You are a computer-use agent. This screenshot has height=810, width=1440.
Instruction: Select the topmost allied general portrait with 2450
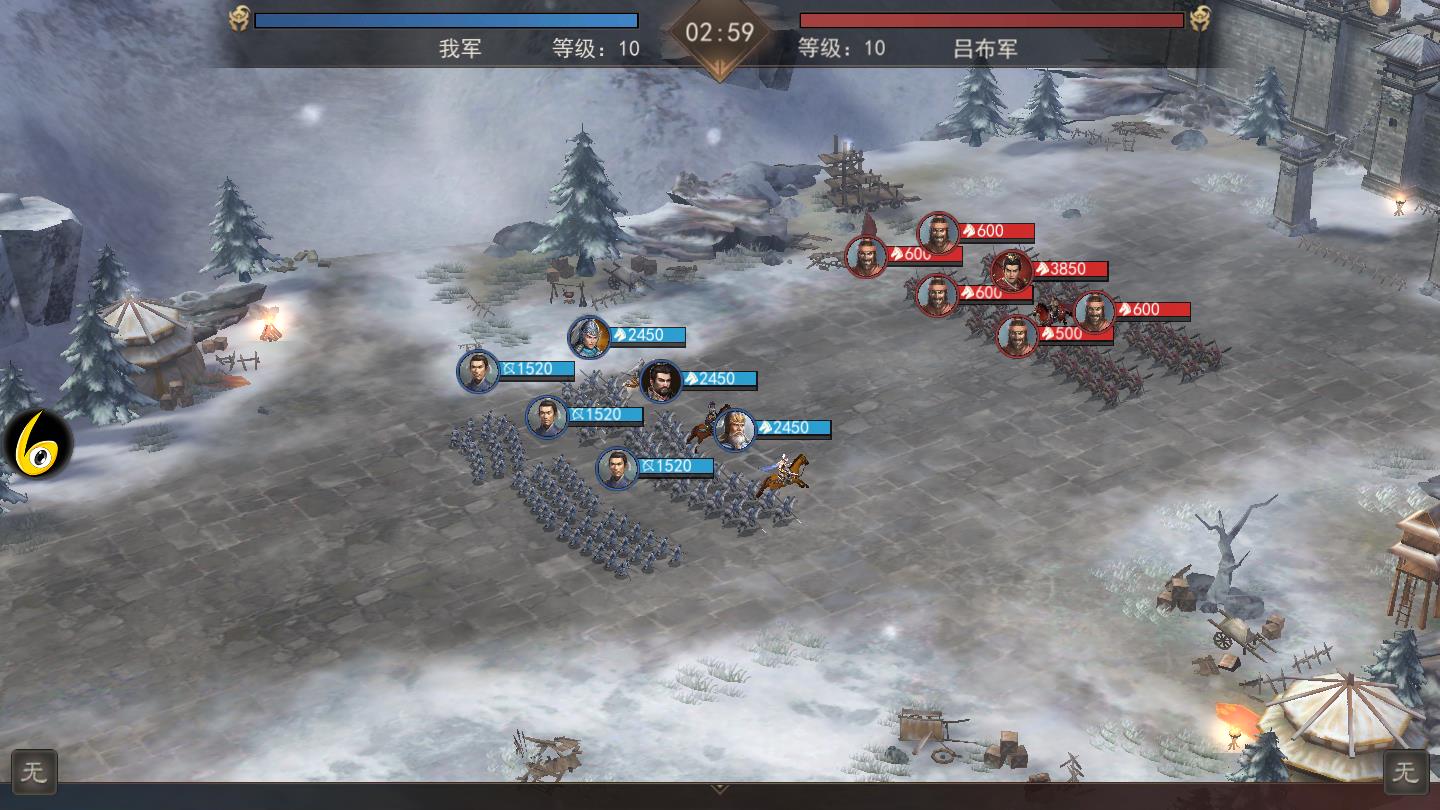click(x=589, y=336)
